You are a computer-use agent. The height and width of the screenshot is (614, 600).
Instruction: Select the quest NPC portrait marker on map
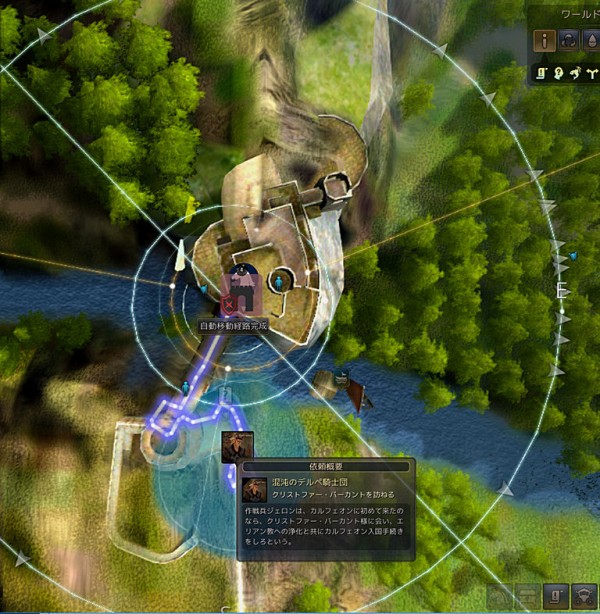point(236,446)
